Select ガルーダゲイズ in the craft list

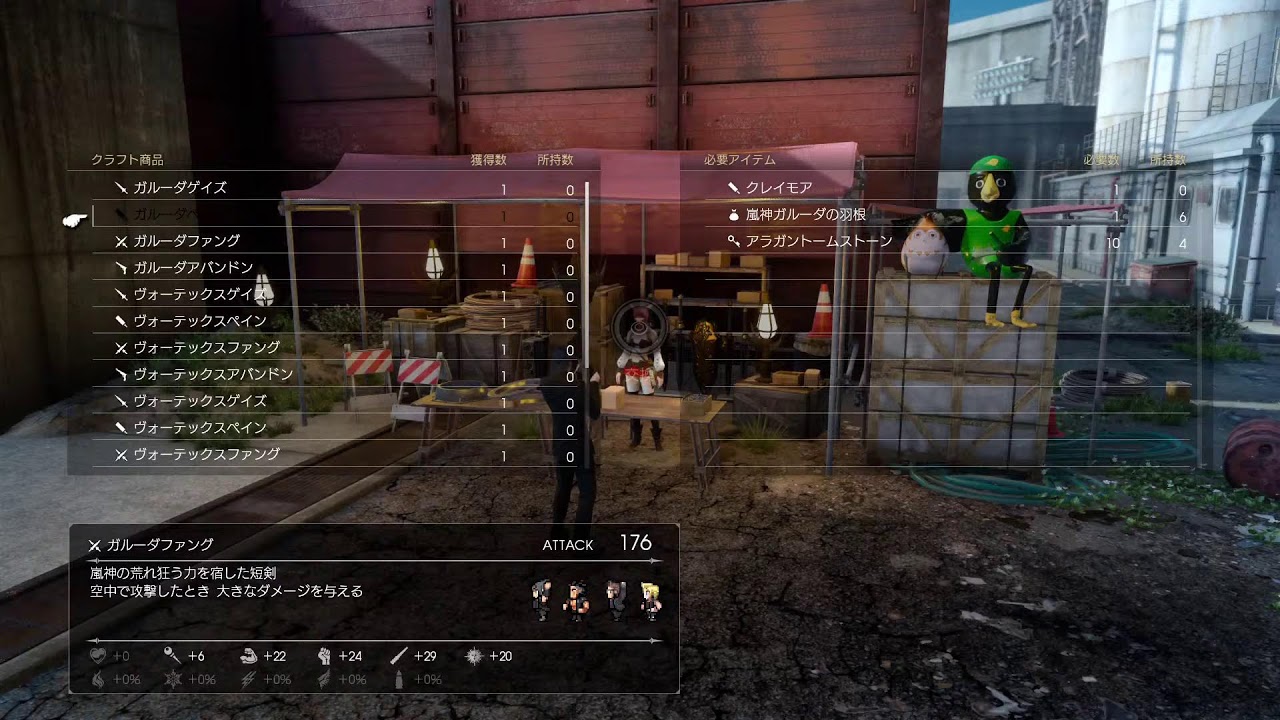pos(180,188)
